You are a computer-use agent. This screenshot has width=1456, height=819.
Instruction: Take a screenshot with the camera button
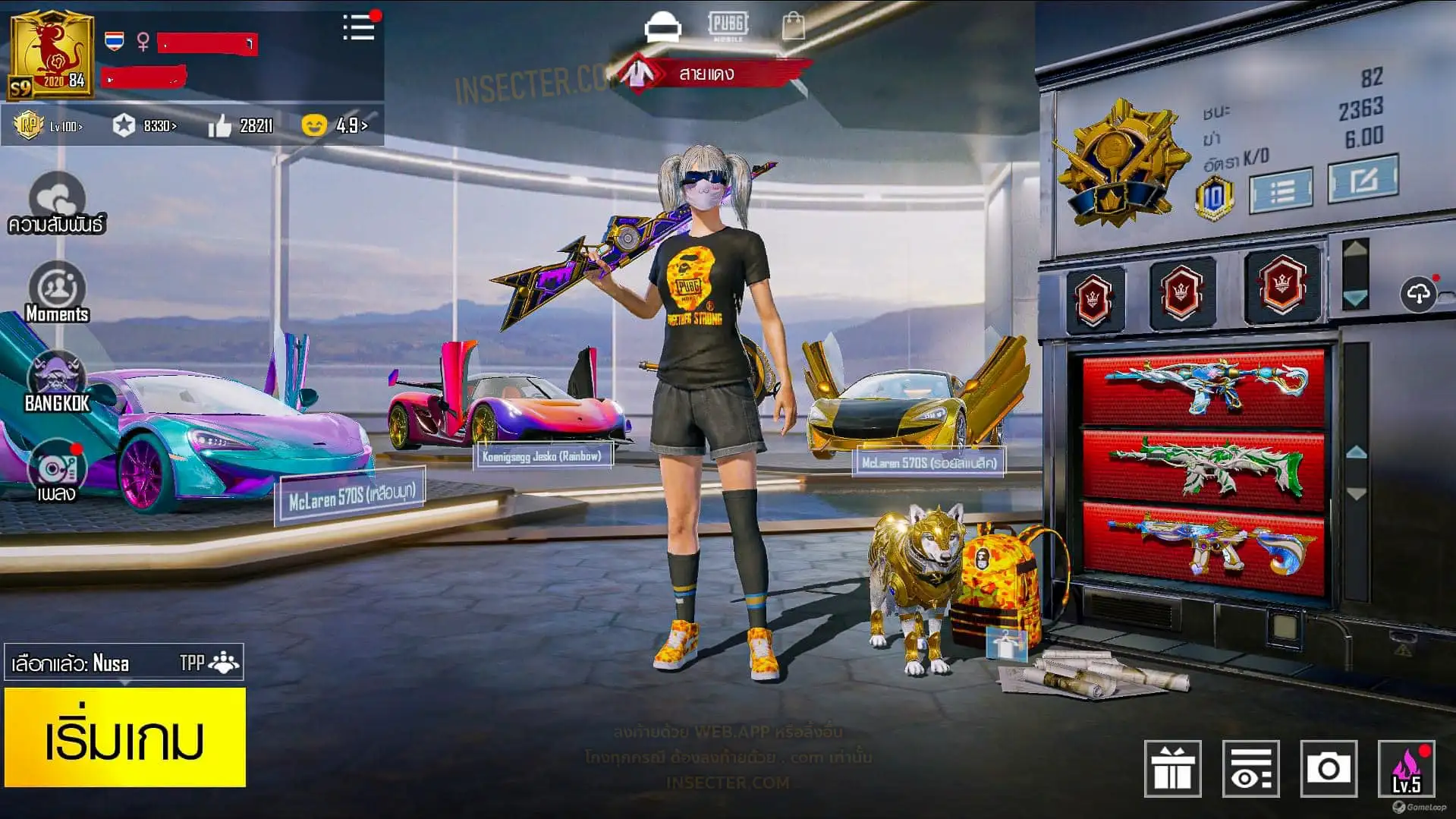click(1327, 769)
